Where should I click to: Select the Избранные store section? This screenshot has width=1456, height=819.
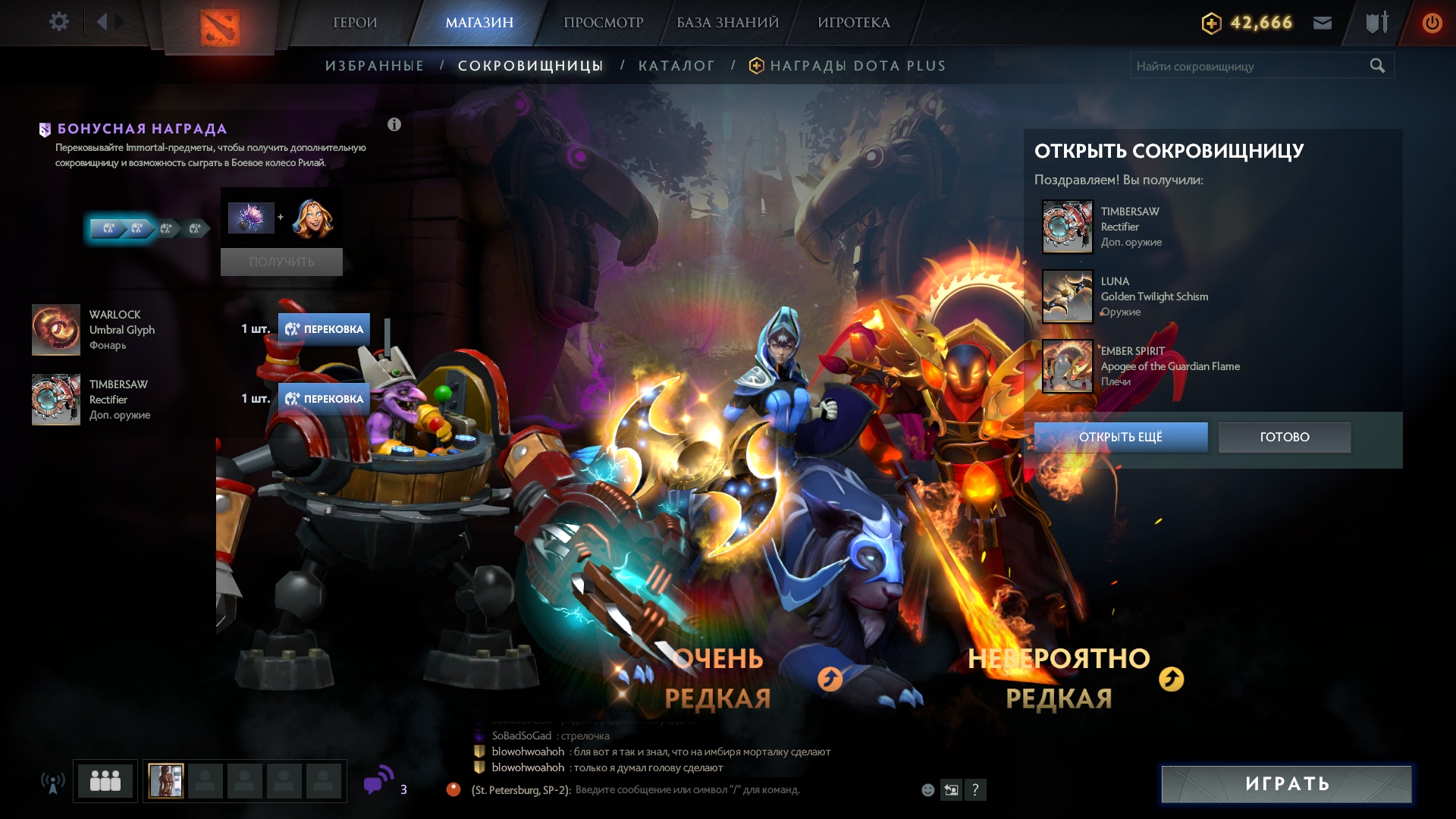pyautogui.click(x=375, y=66)
